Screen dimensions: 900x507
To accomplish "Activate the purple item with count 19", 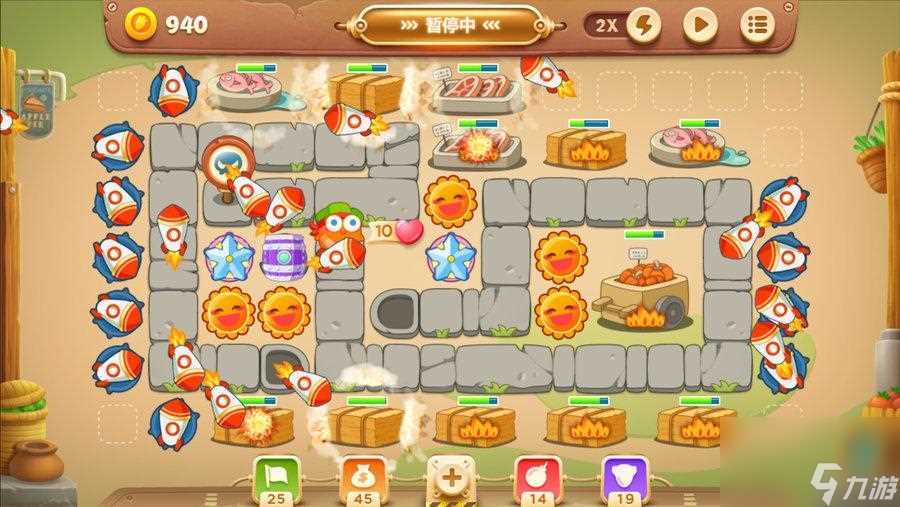I will 624,475.
